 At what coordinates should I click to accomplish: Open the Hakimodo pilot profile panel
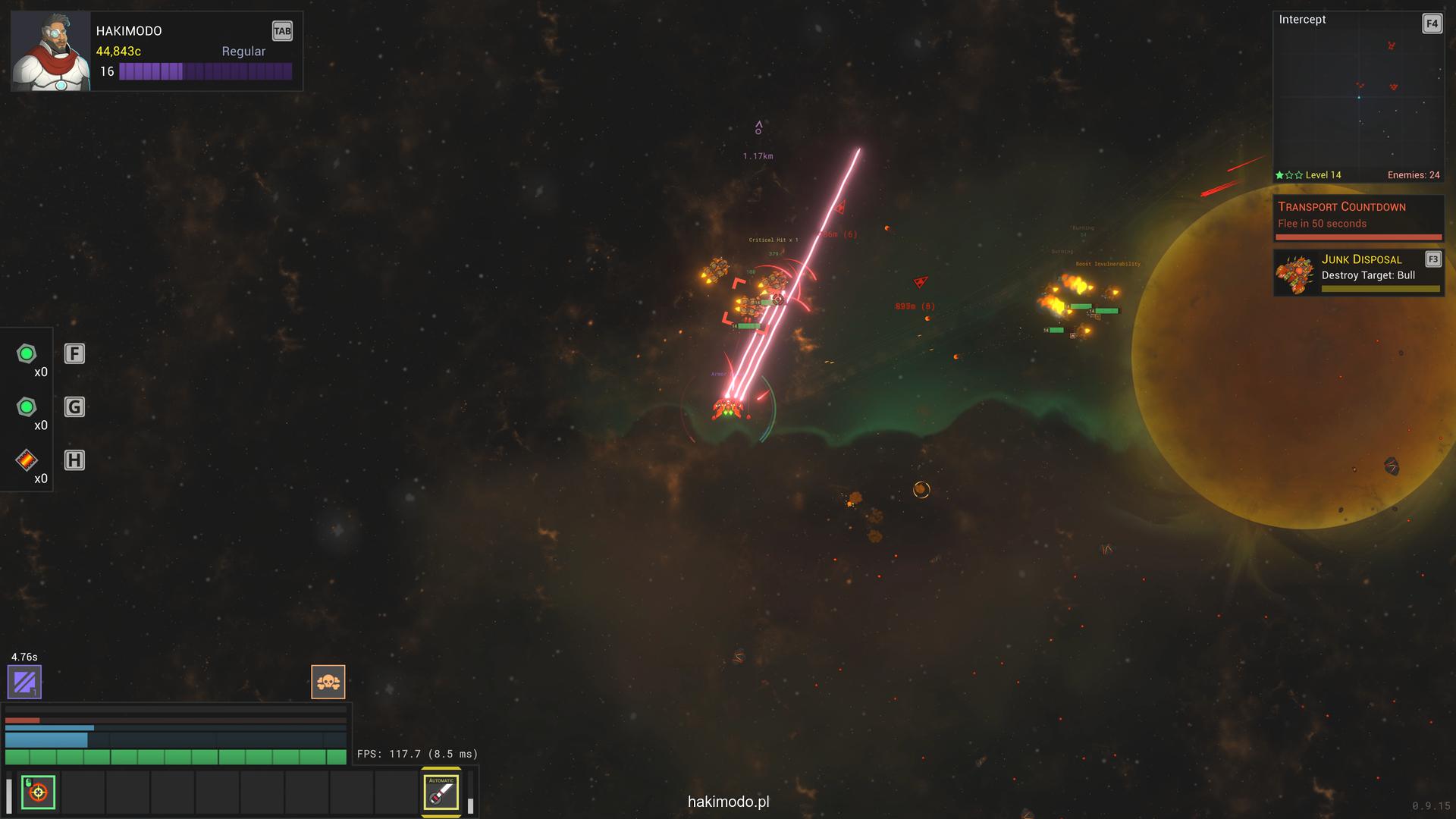156,51
